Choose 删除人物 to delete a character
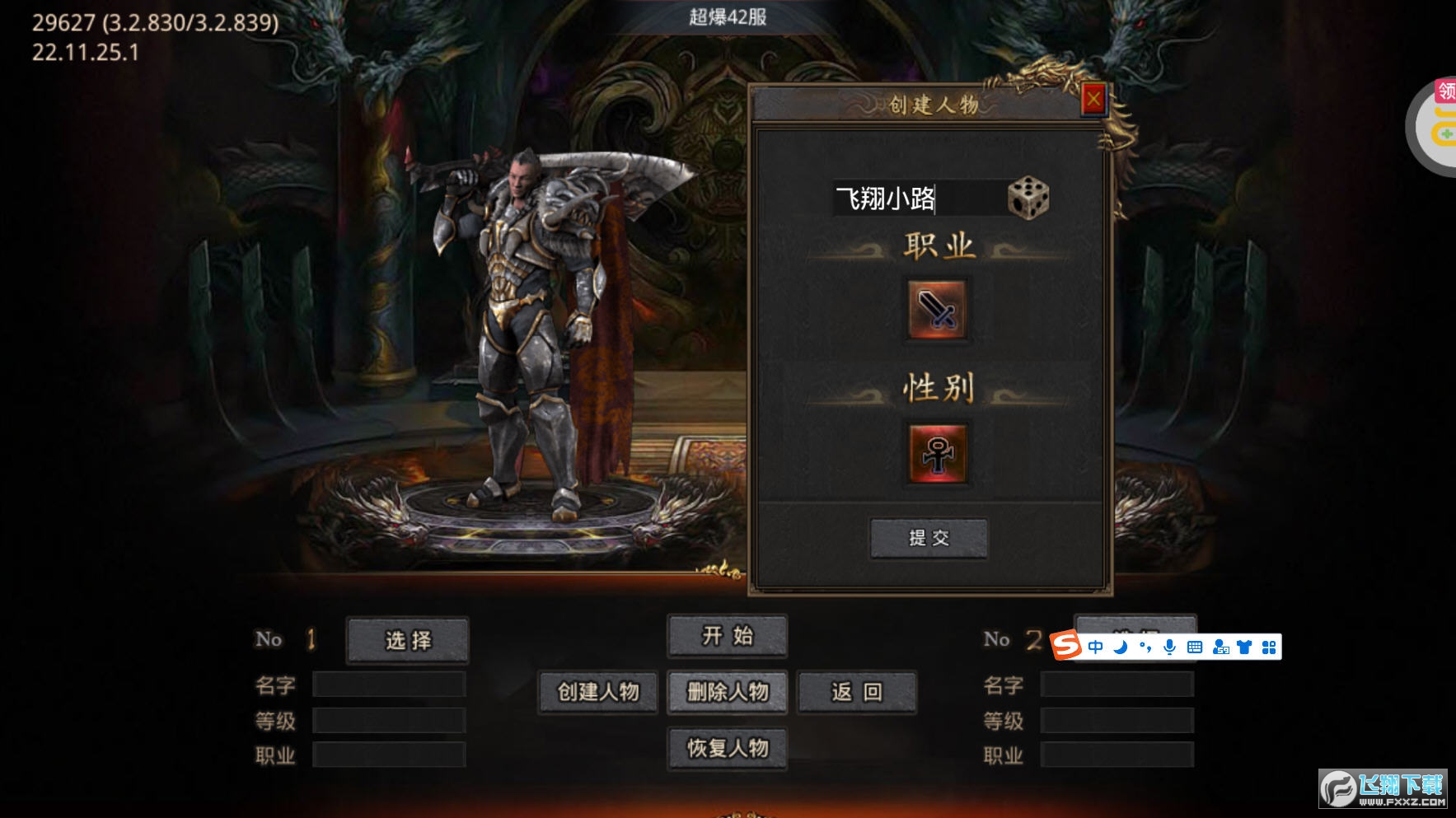 [727, 692]
